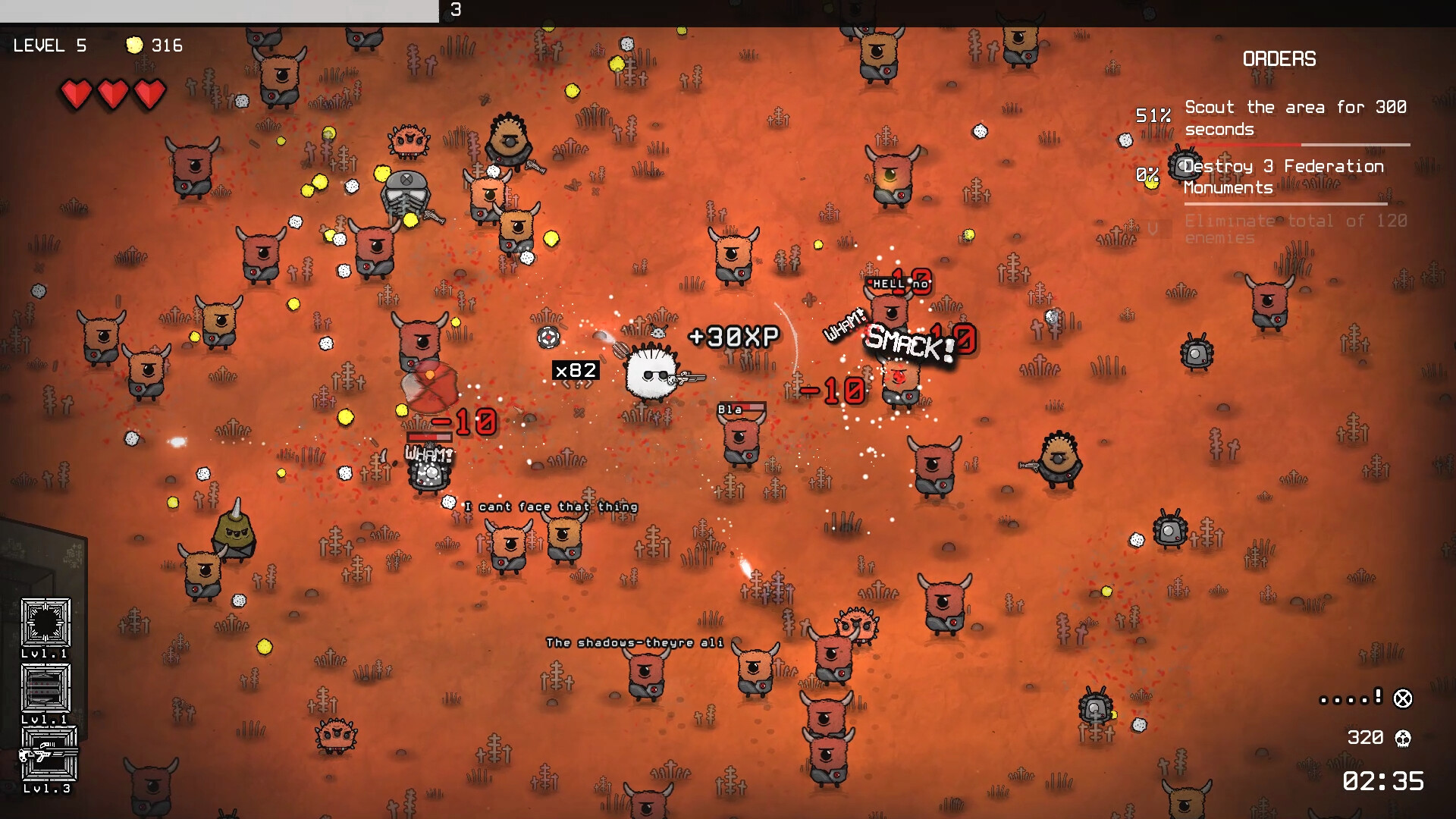1456x819 pixels.
Task: Click the crossed-circle icon beside the dots
Action: tap(1403, 698)
